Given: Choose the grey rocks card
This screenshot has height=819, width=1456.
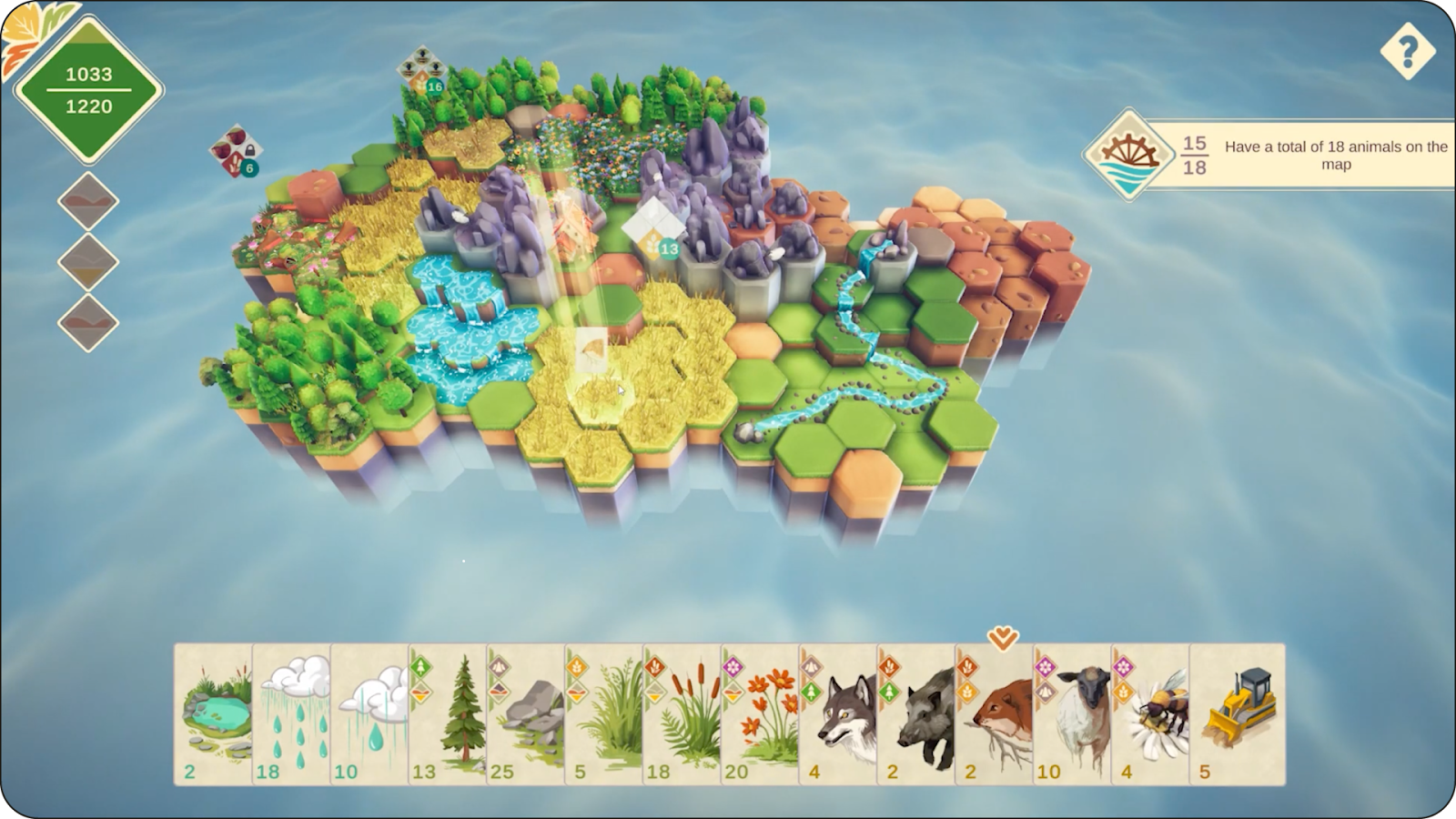Looking at the screenshot, I should point(526,714).
